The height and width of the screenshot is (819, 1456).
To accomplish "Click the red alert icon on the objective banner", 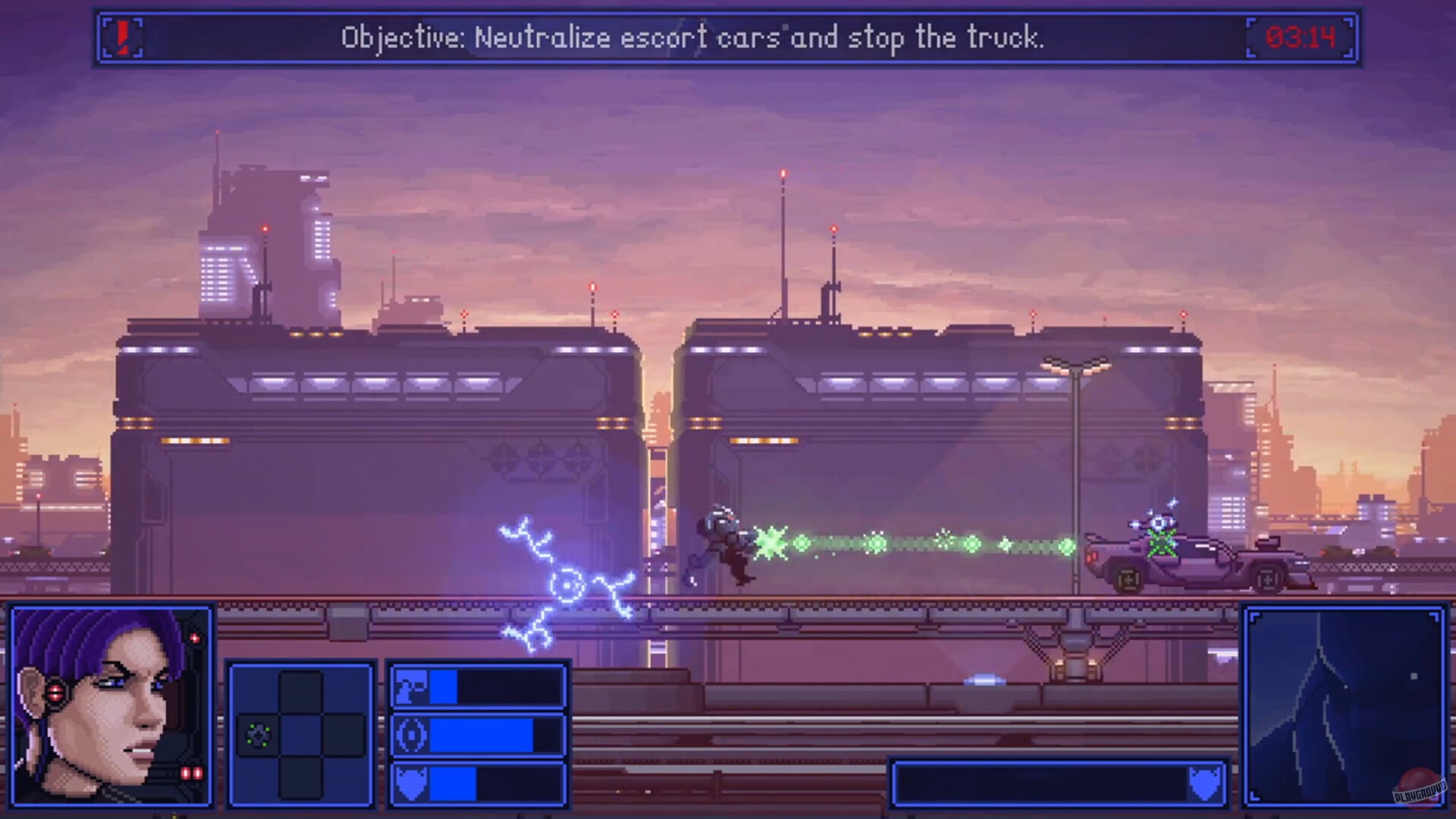I will coord(121,38).
